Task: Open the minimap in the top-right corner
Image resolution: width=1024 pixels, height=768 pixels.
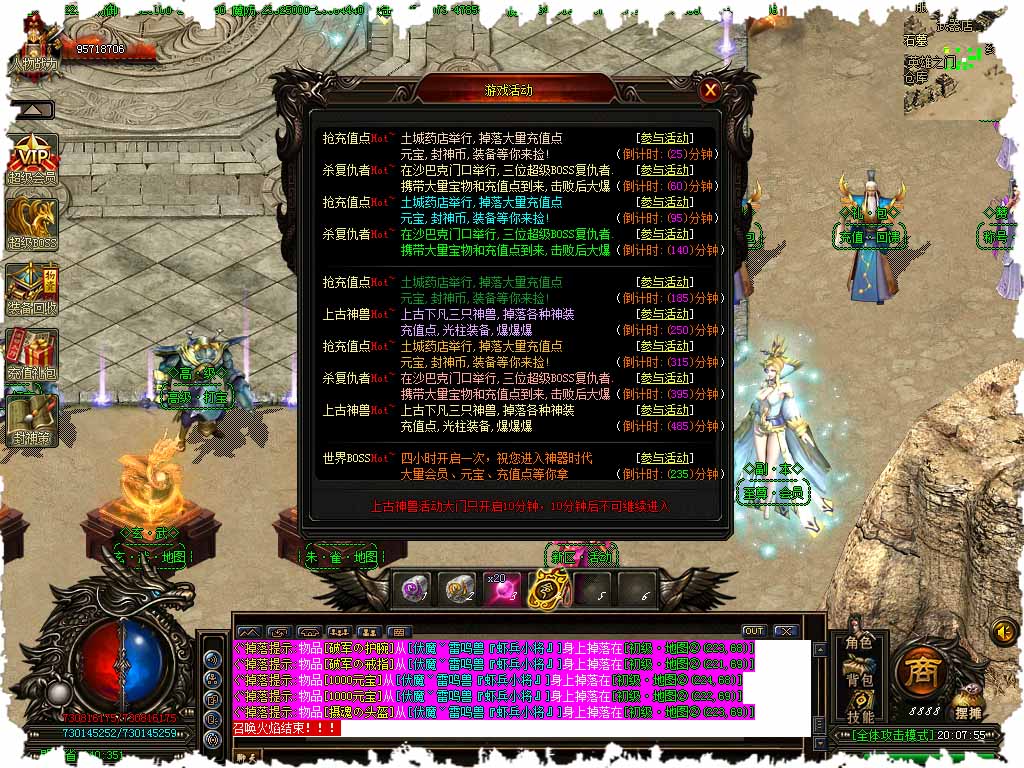Action: [x=955, y=62]
